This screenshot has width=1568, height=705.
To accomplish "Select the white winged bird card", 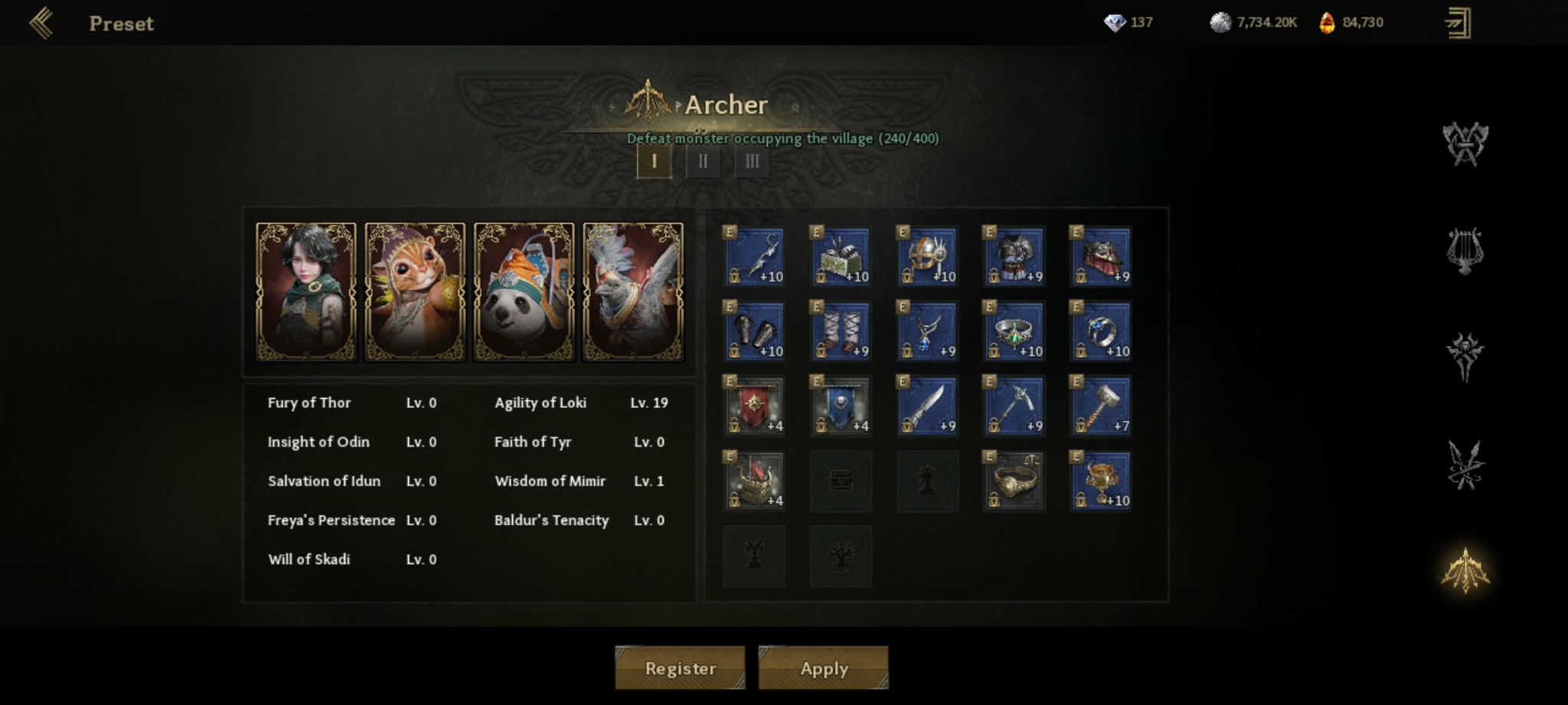I will pyautogui.click(x=633, y=291).
